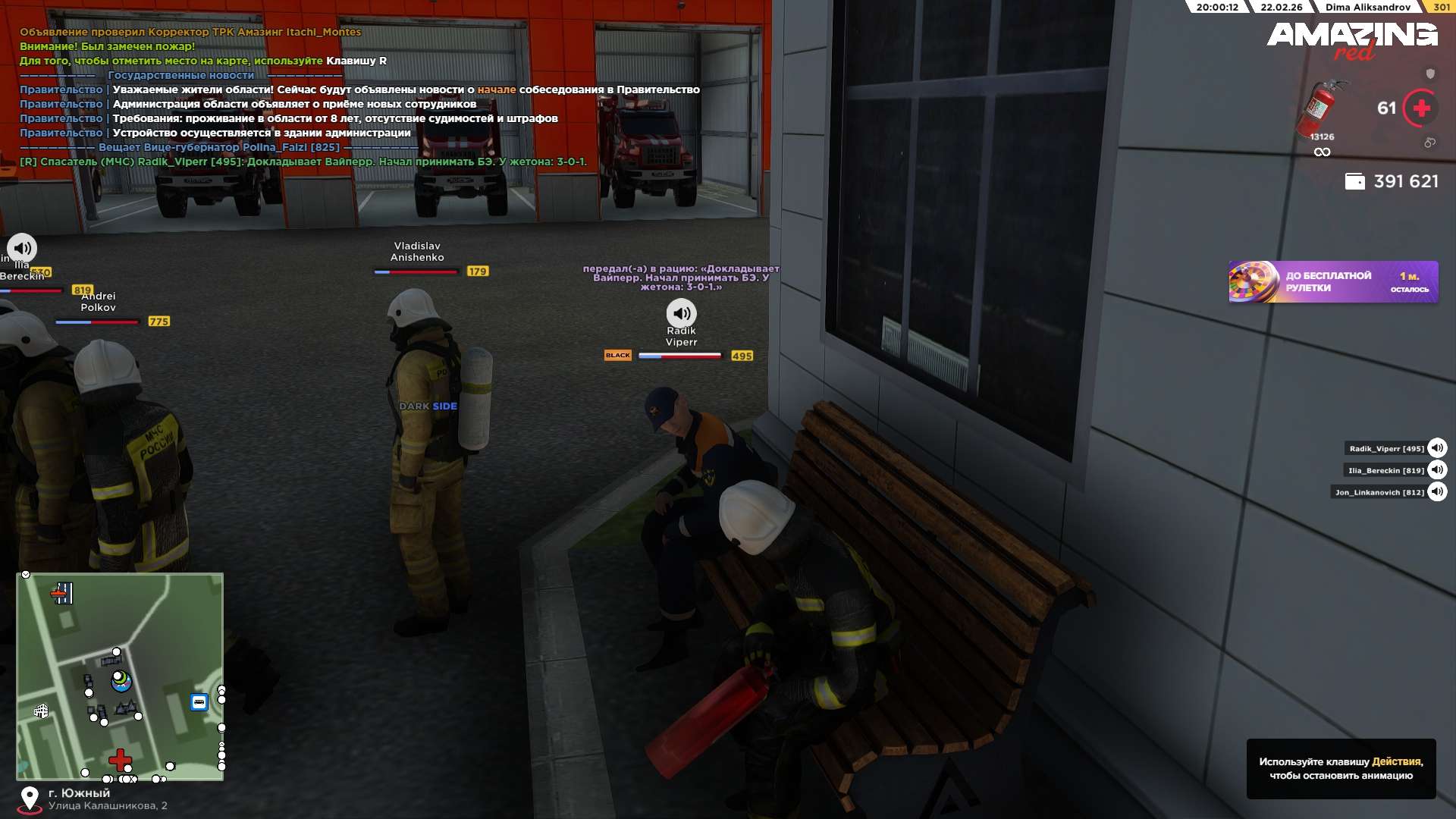
Task: Toggle Jon_Linkanovich voice speaker icon
Action: pyautogui.click(x=1436, y=492)
